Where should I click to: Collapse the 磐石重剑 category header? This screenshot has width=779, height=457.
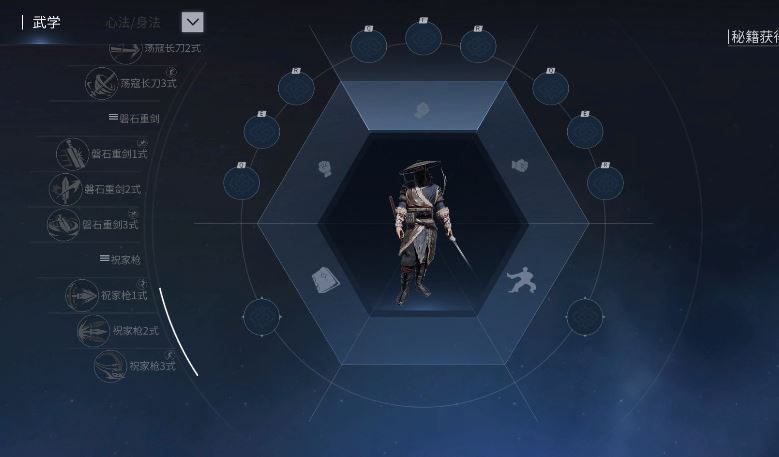click(134, 118)
